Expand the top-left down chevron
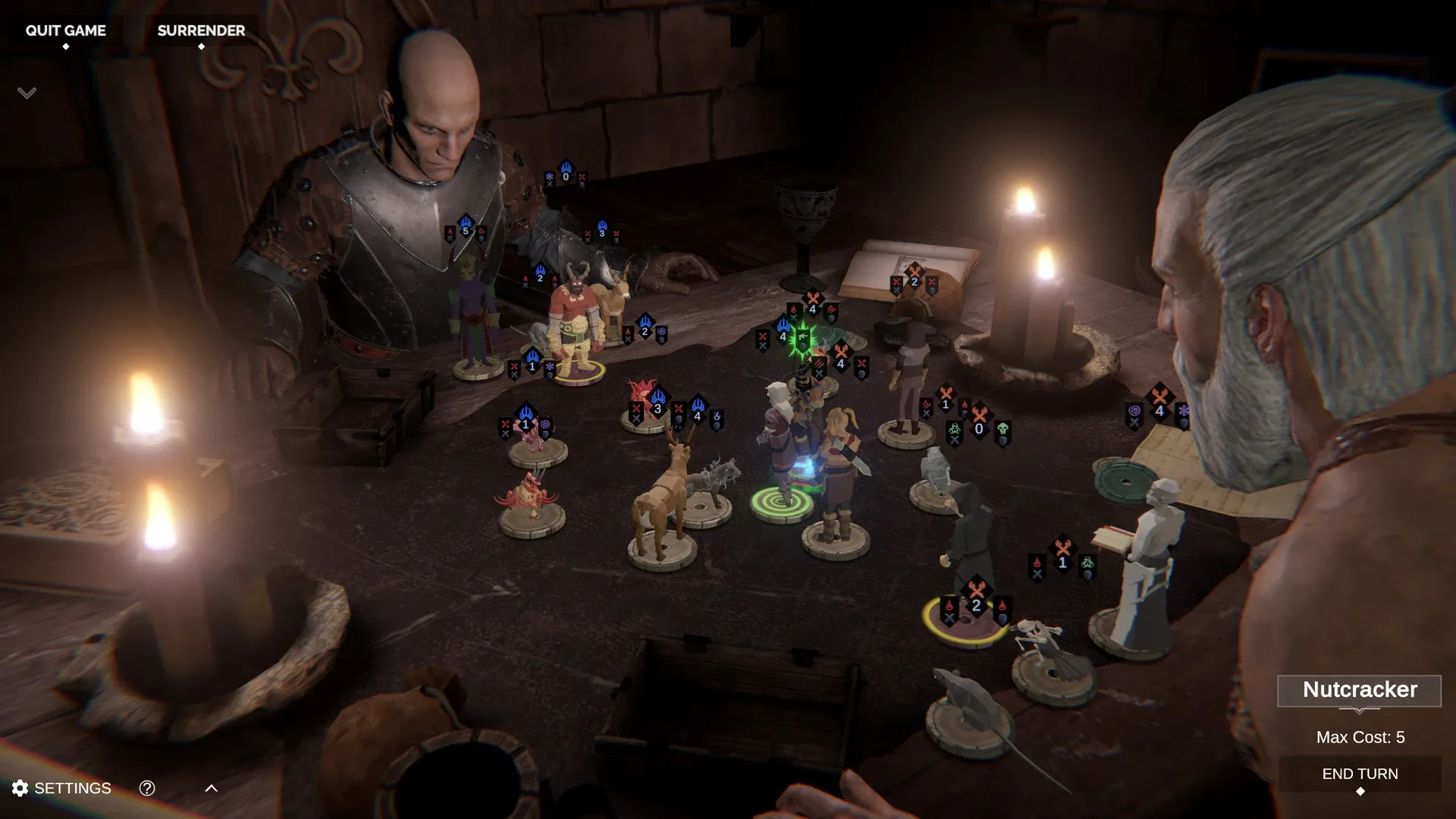Viewport: 1456px width, 819px height. 27,93
